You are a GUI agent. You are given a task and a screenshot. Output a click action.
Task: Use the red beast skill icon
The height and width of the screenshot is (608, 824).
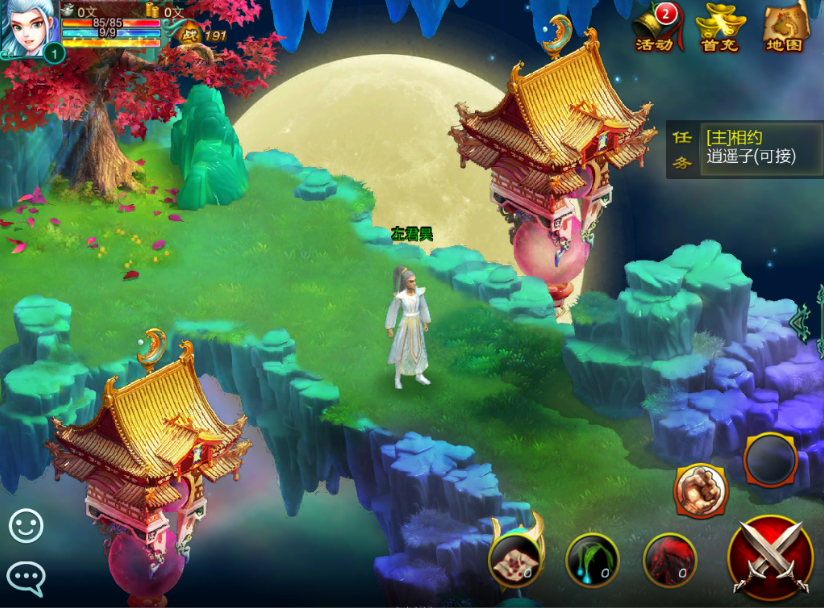(669, 560)
